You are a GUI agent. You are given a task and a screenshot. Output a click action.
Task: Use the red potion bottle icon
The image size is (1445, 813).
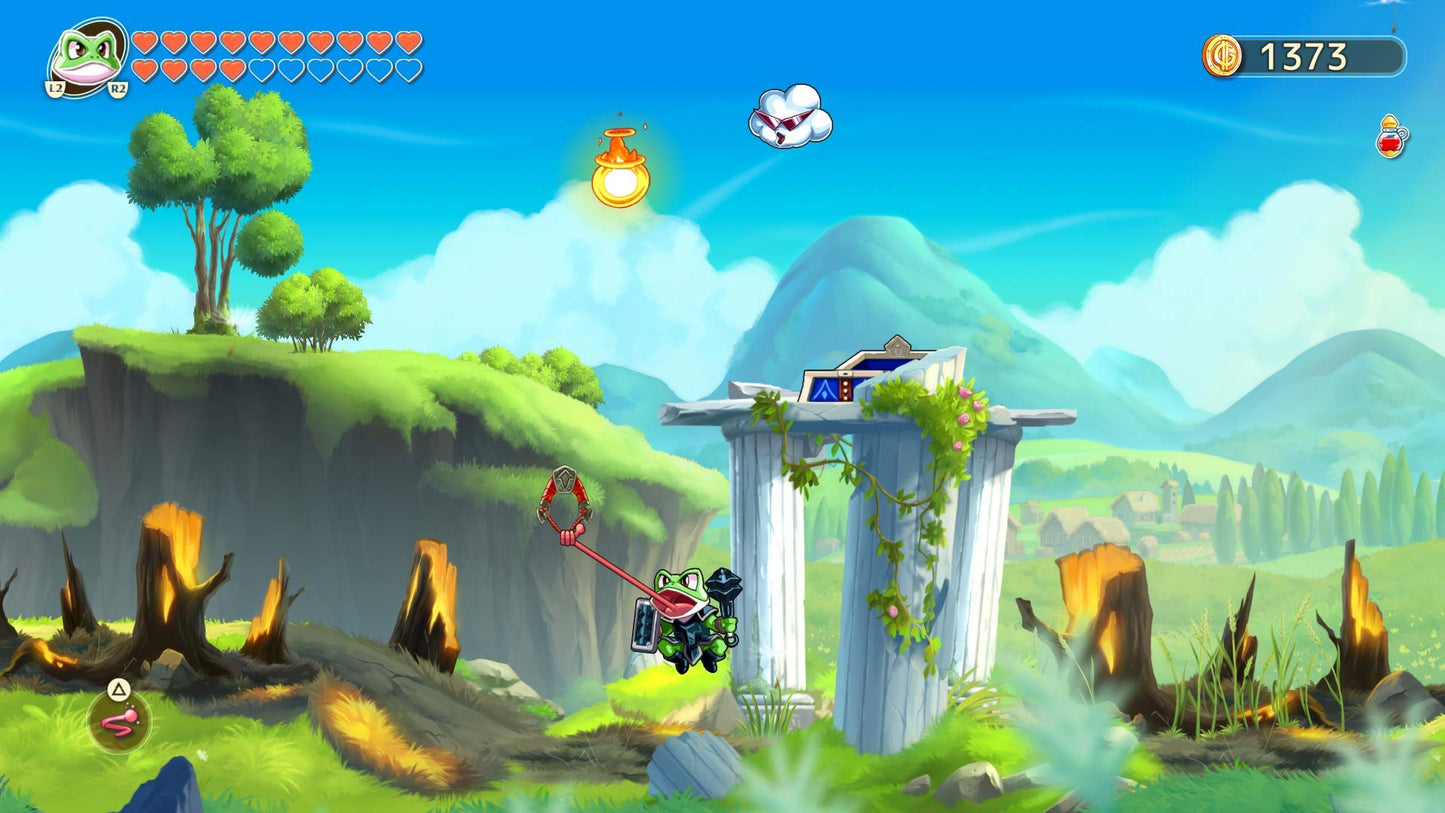click(1391, 138)
